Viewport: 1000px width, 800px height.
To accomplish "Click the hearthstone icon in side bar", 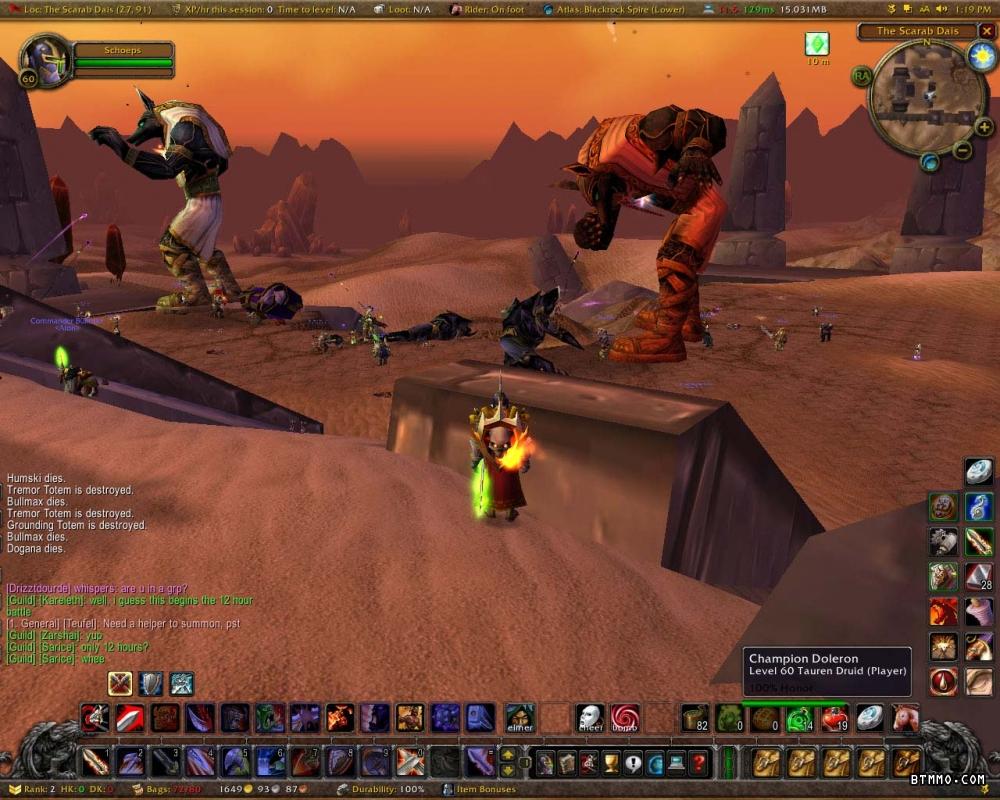I will [x=979, y=472].
